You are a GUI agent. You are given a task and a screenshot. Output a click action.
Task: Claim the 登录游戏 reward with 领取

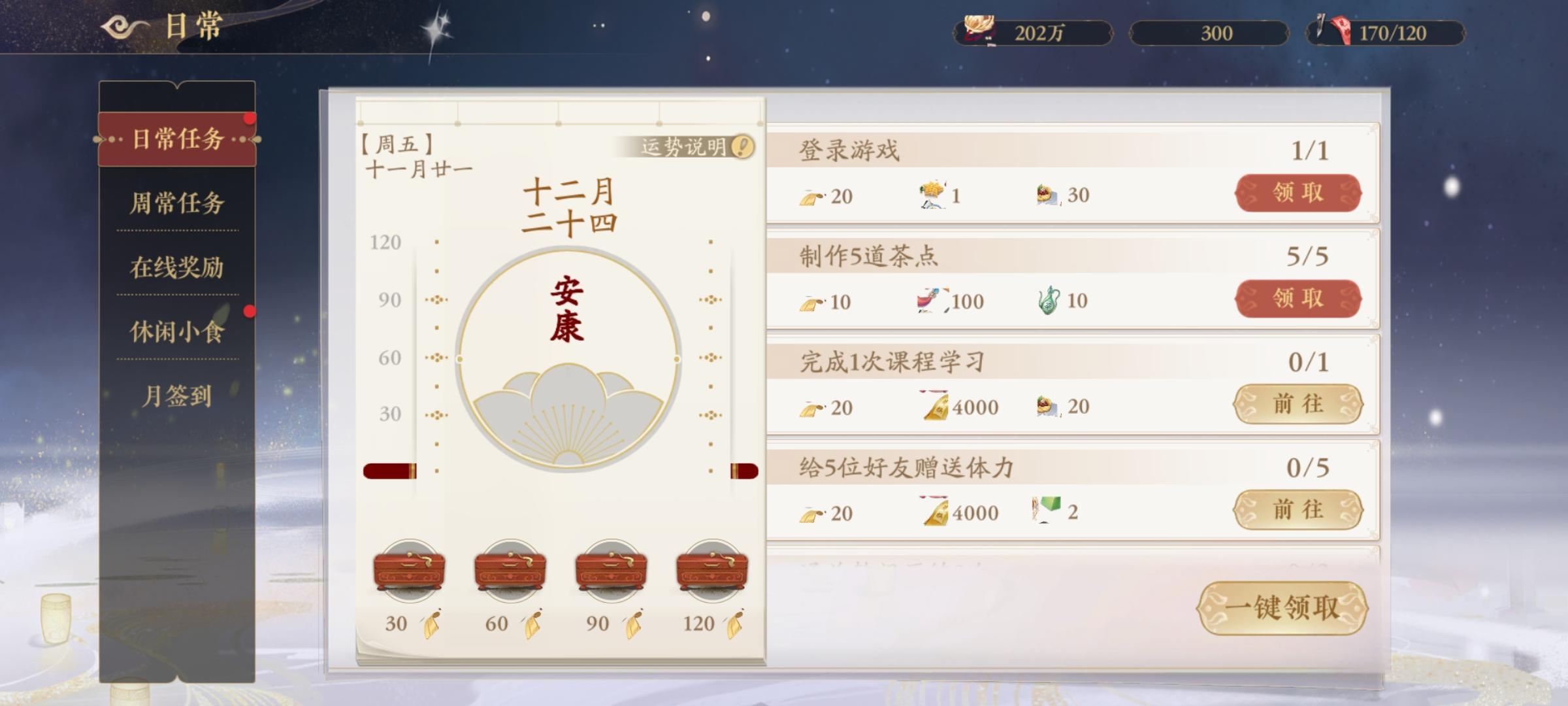click(x=1299, y=192)
